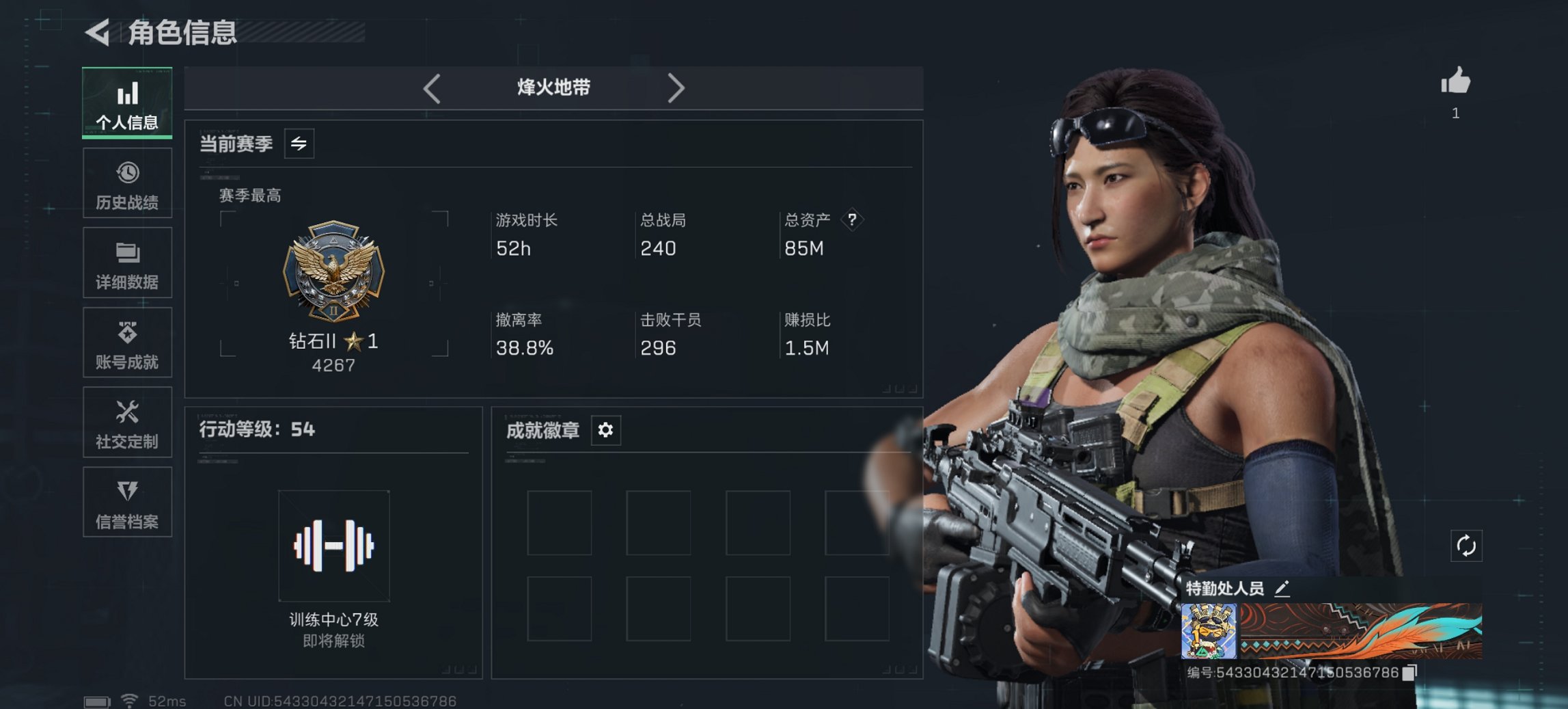Viewport: 1568px width, 709px height.
Task: Open the 烽火地带 mode selector
Action: (553, 88)
